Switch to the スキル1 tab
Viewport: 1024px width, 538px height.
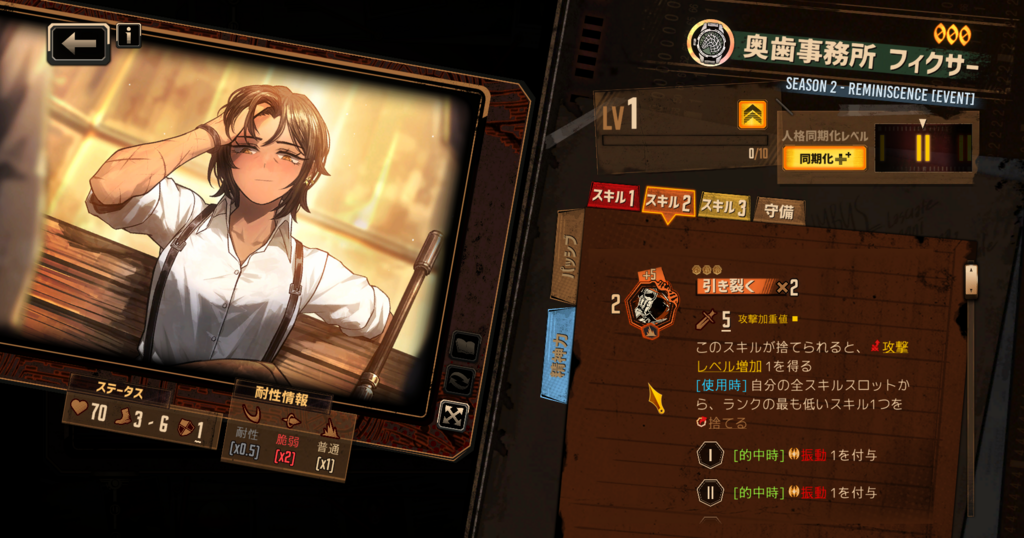(612, 198)
